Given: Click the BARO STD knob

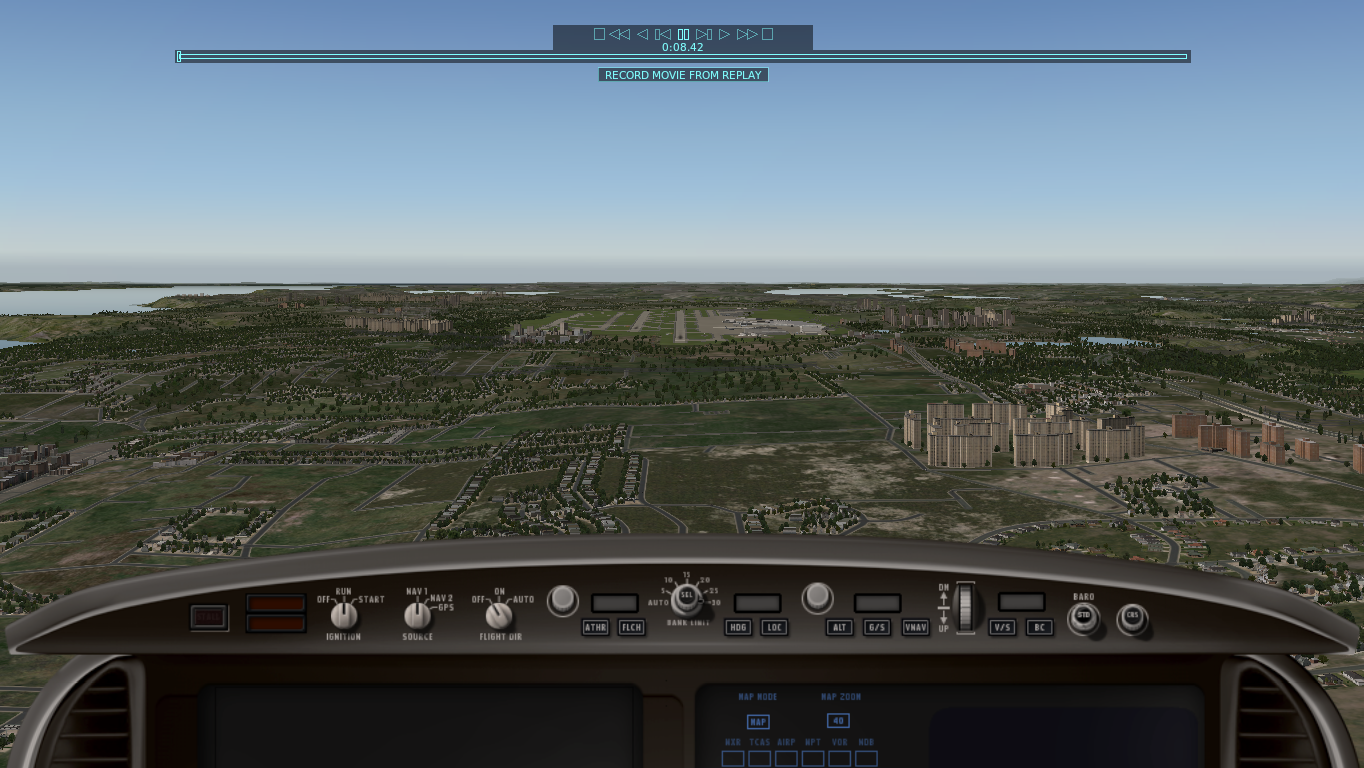Looking at the screenshot, I should (x=1083, y=617).
